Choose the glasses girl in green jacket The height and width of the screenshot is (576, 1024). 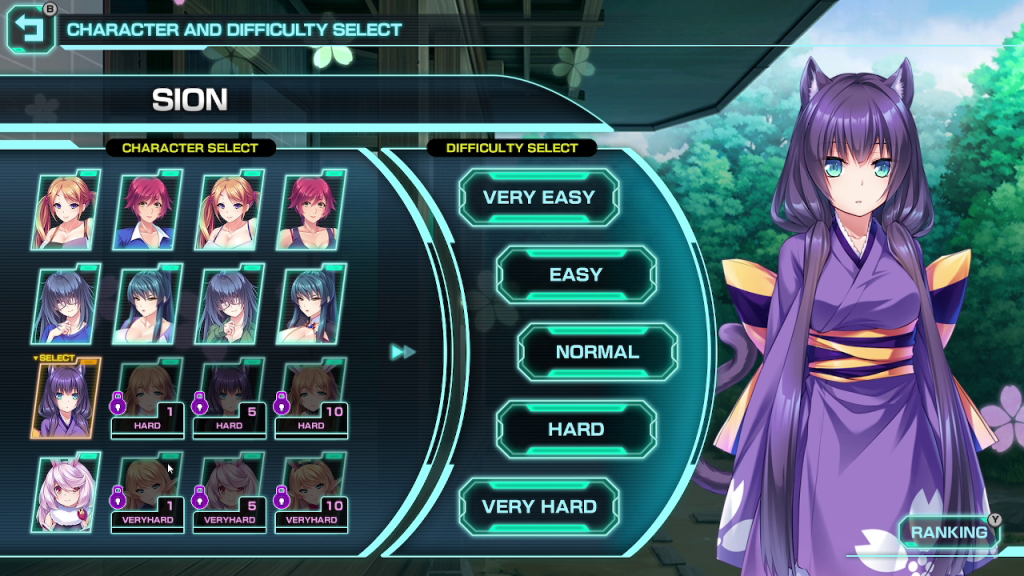coord(231,304)
